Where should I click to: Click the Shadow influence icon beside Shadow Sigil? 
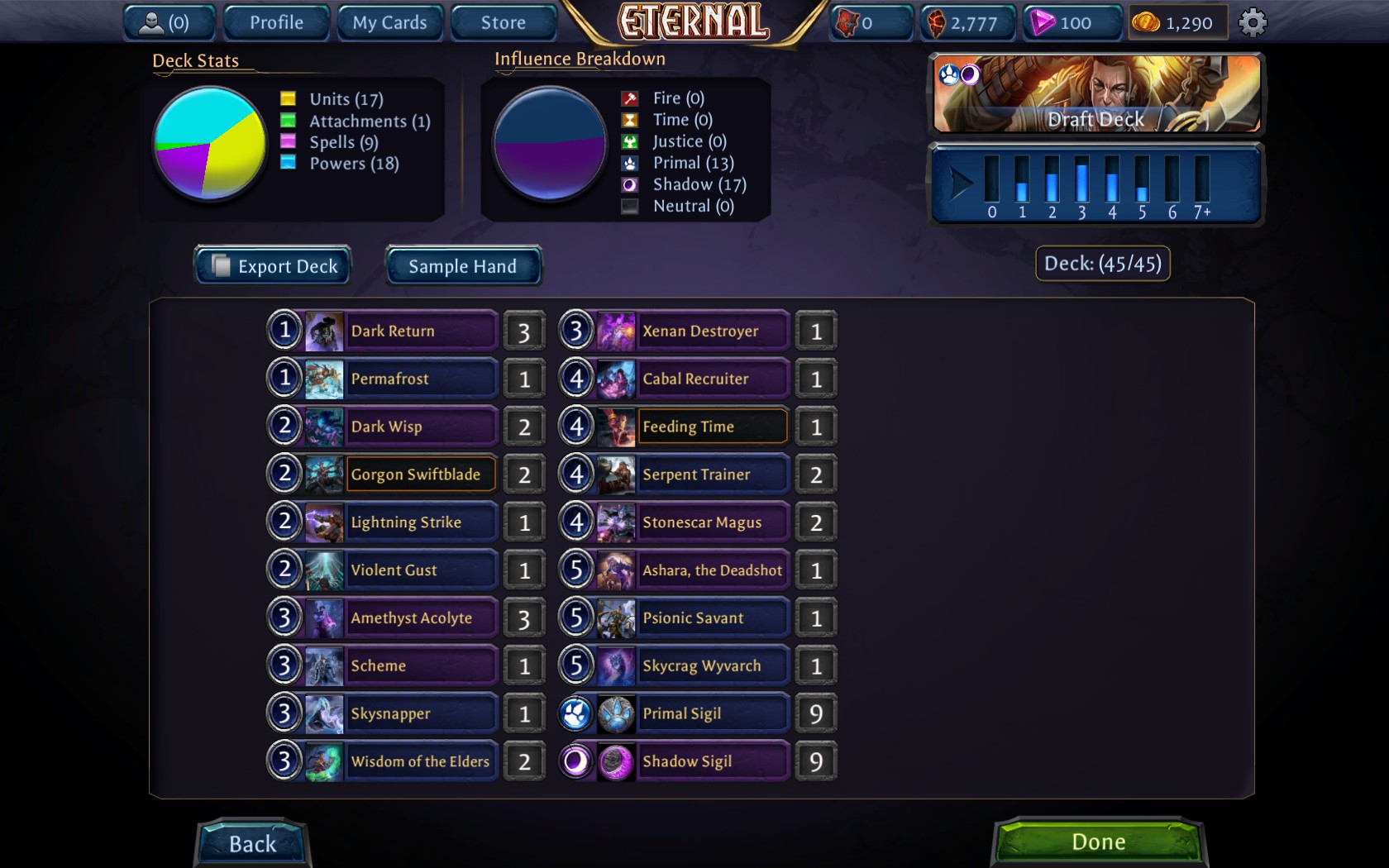point(576,761)
